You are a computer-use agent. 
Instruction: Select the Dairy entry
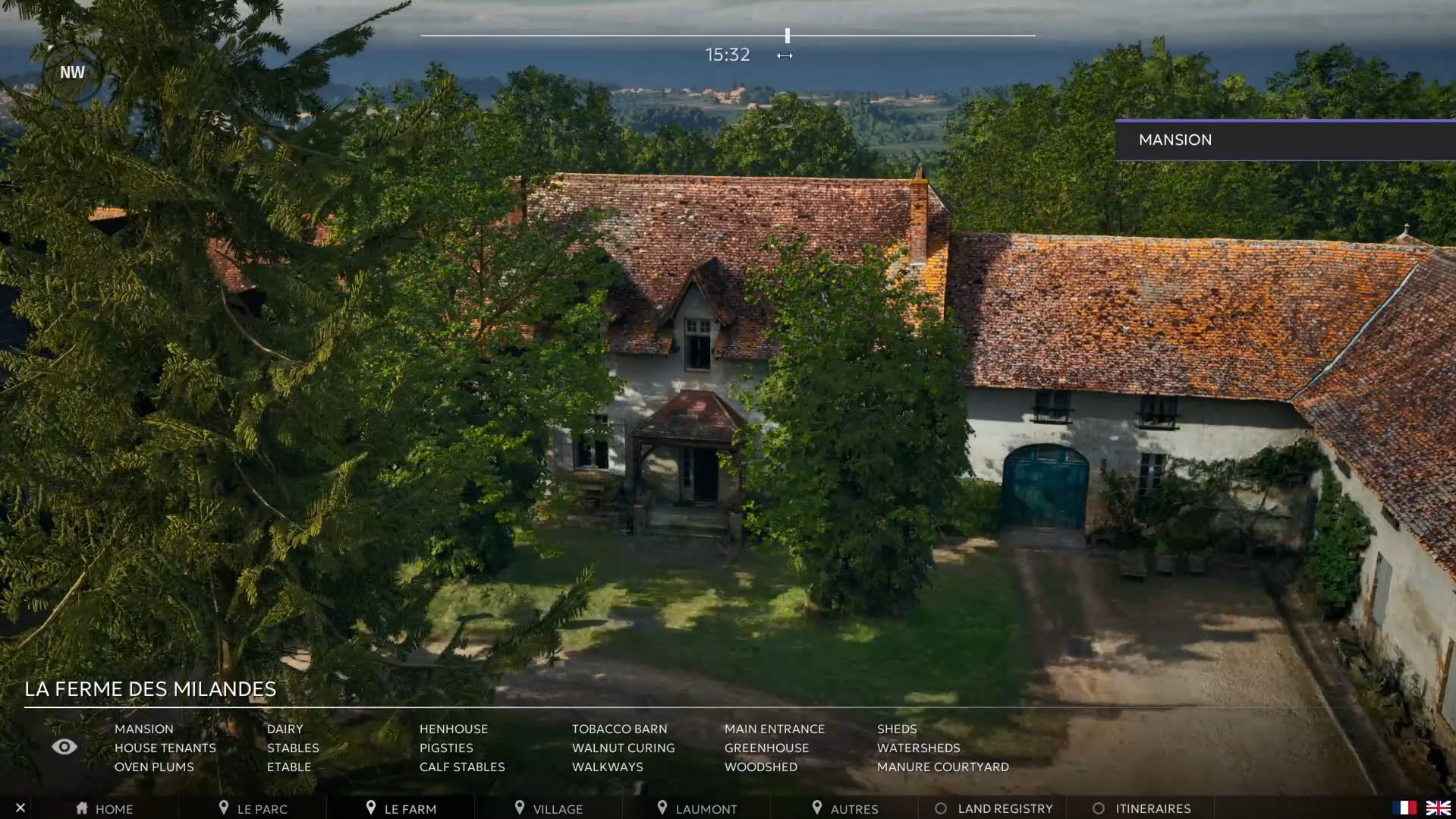[285, 729]
